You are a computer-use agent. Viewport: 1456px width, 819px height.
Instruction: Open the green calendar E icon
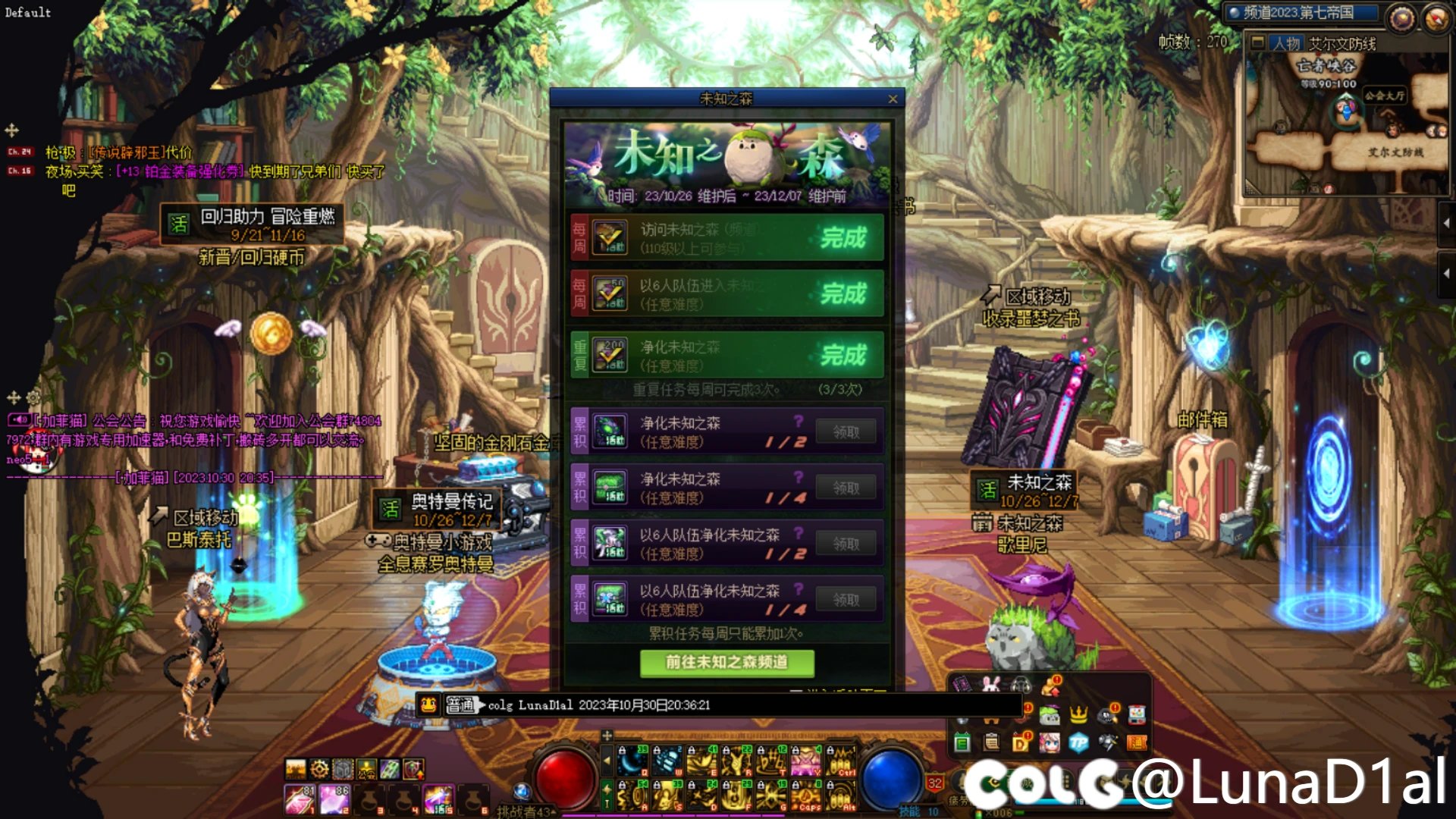click(962, 743)
